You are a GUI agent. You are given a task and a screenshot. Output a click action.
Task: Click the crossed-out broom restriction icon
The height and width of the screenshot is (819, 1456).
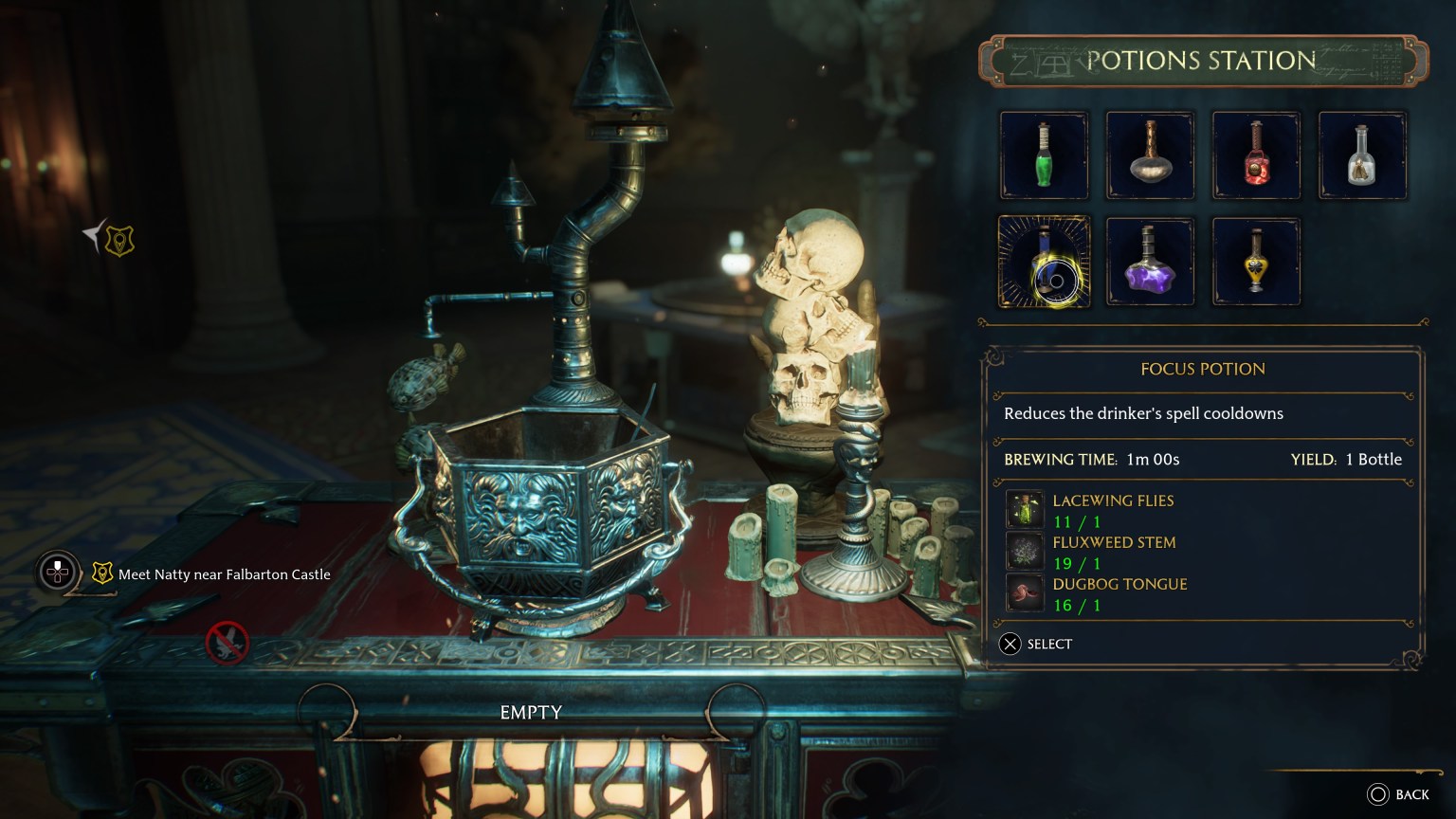226,641
